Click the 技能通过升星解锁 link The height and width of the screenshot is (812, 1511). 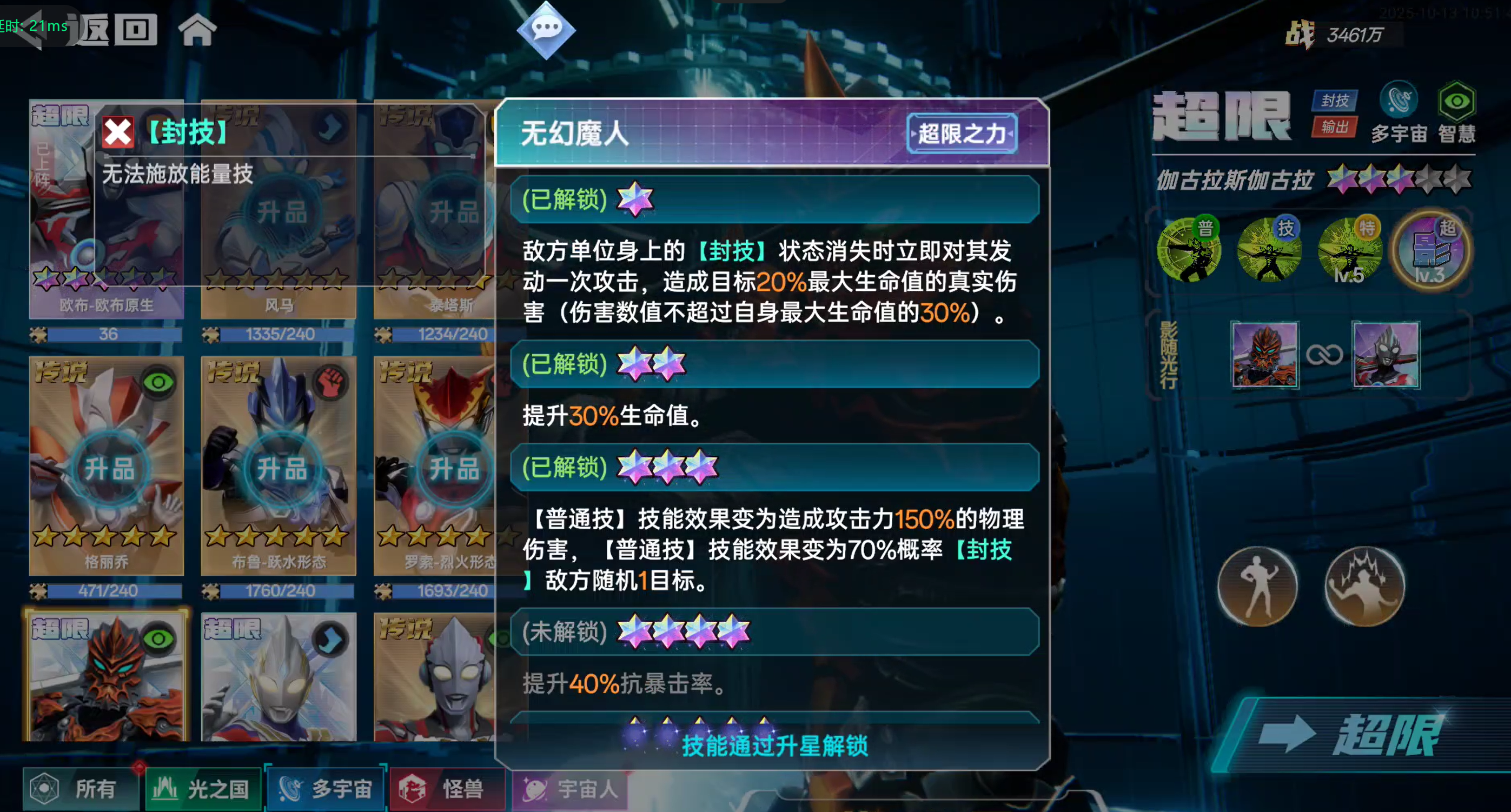pyautogui.click(x=776, y=747)
